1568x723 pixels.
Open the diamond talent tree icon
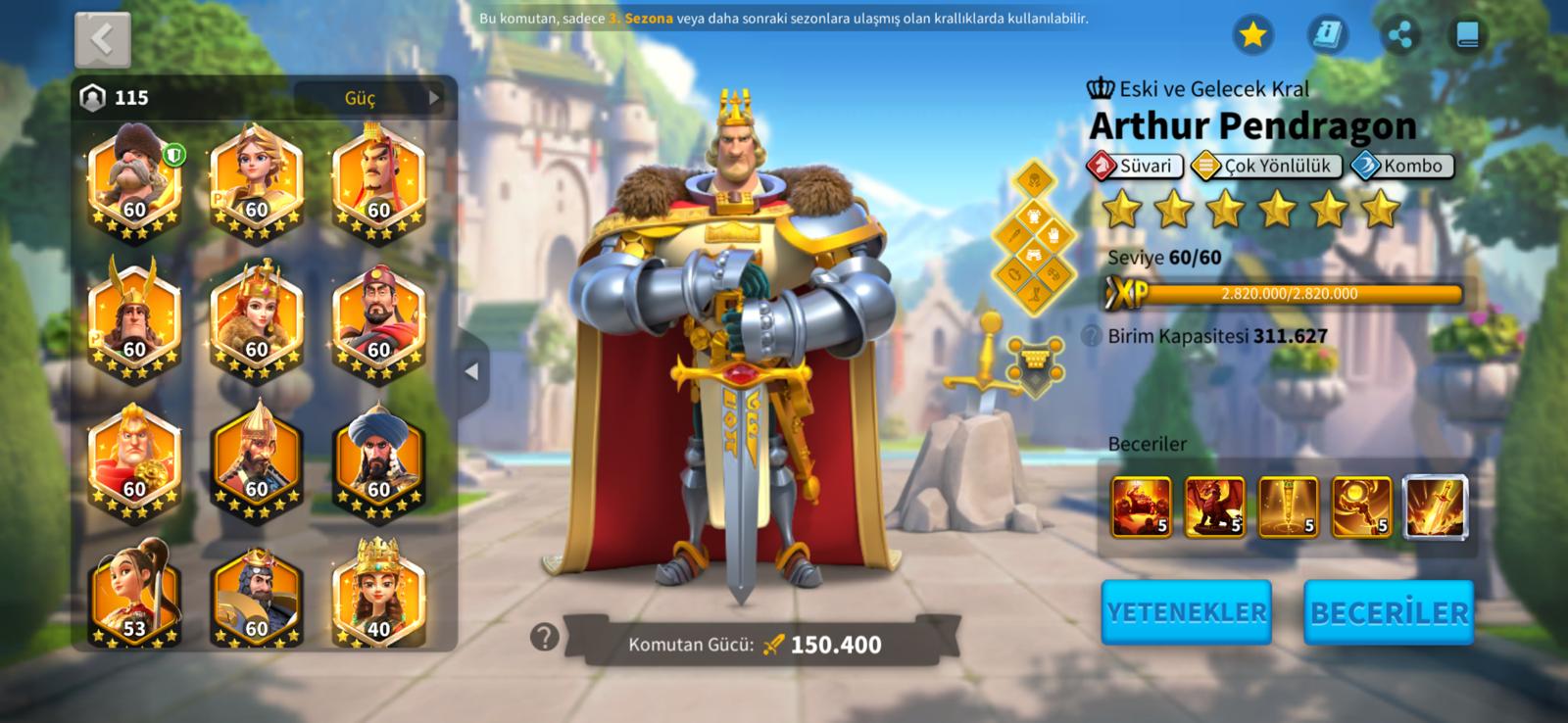(1034, 239)
